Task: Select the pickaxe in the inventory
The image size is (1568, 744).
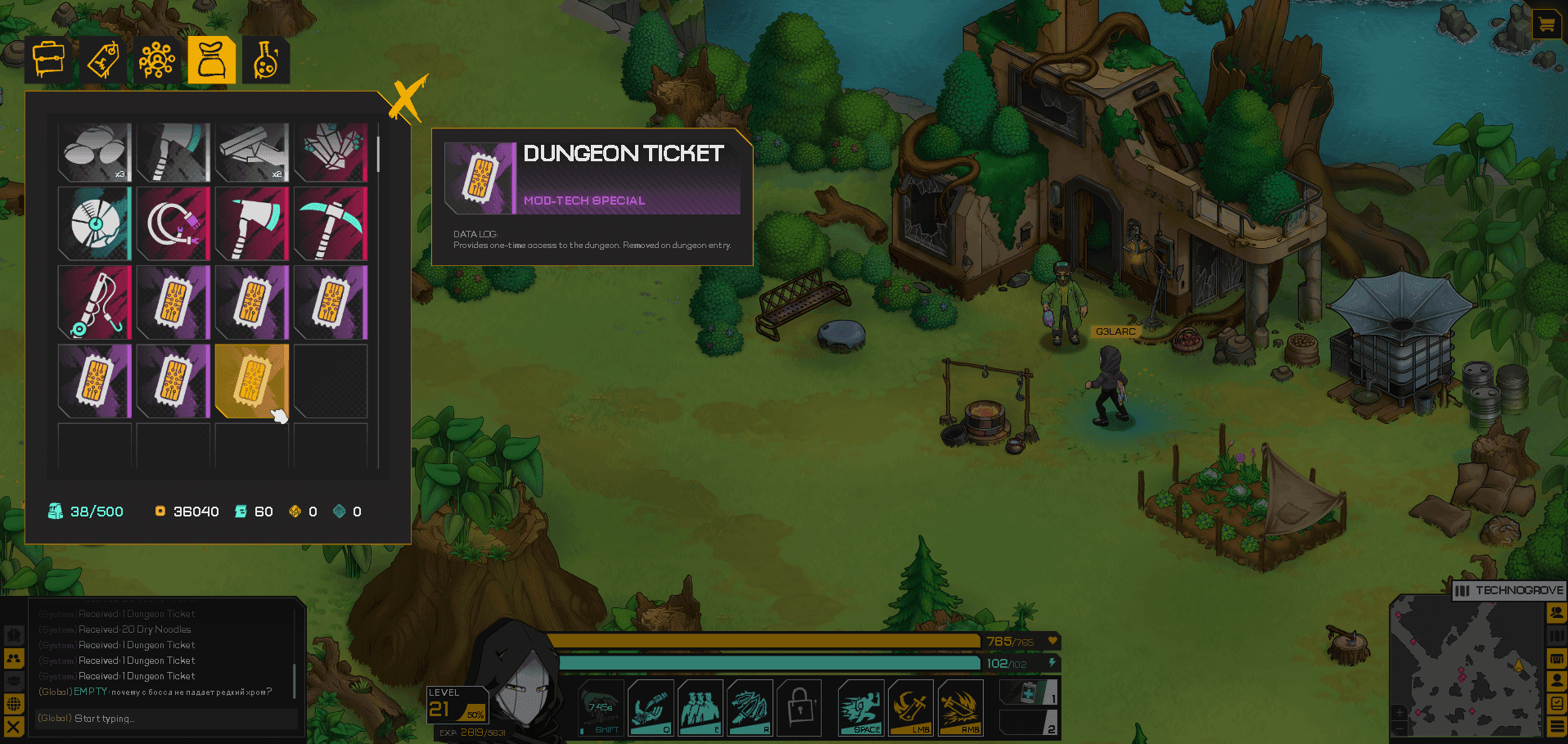Action: (x=331, y=223)
